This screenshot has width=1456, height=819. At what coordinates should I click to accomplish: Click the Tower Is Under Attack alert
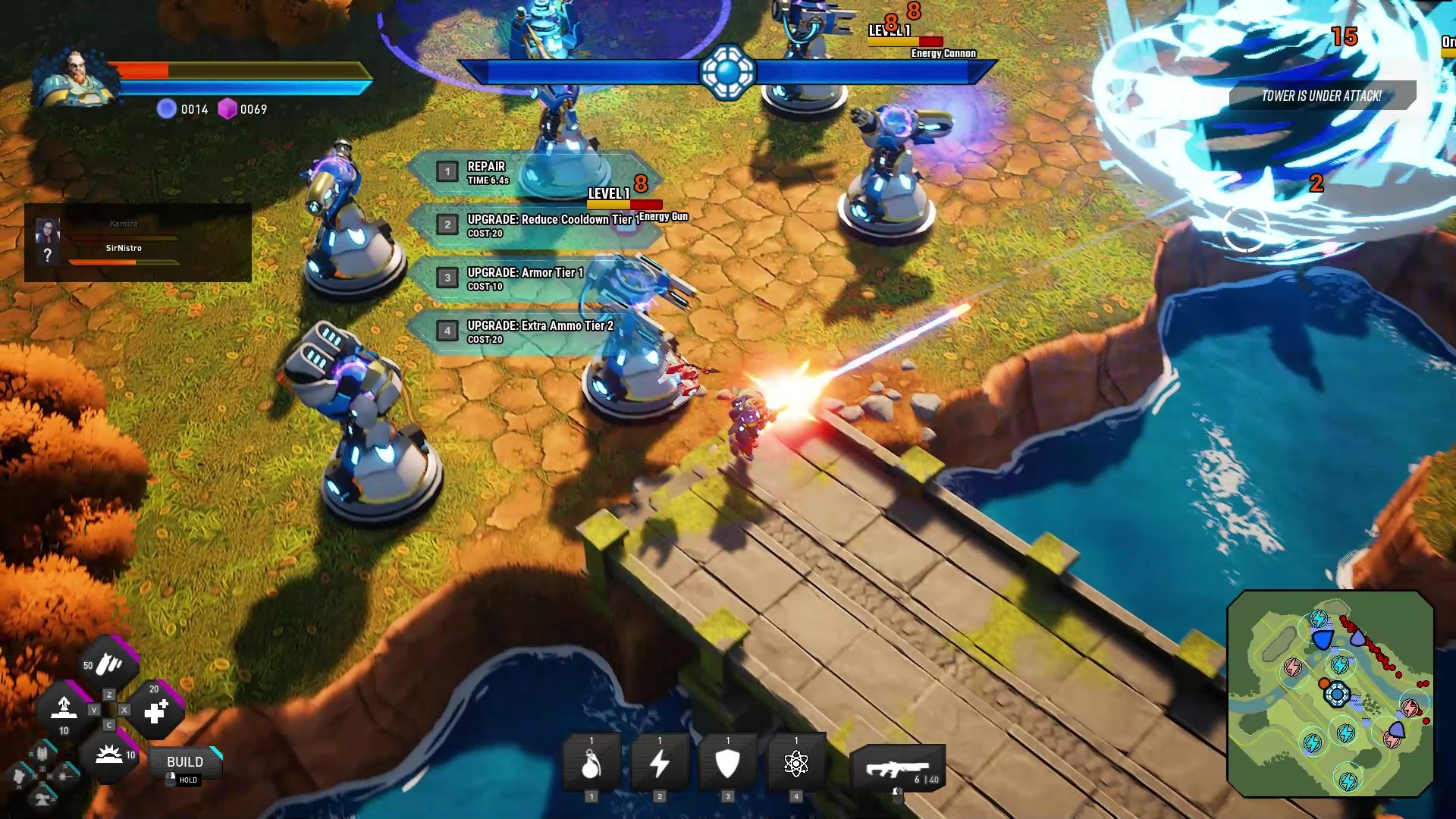click(1321, 96)
